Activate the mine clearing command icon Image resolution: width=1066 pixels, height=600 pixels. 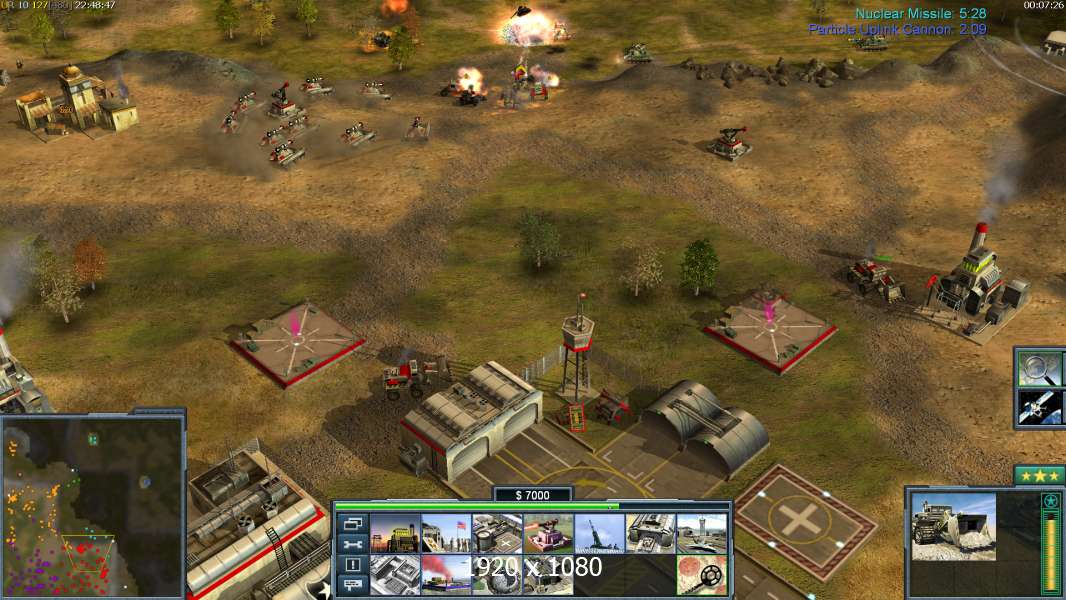[x=701, y=575]
